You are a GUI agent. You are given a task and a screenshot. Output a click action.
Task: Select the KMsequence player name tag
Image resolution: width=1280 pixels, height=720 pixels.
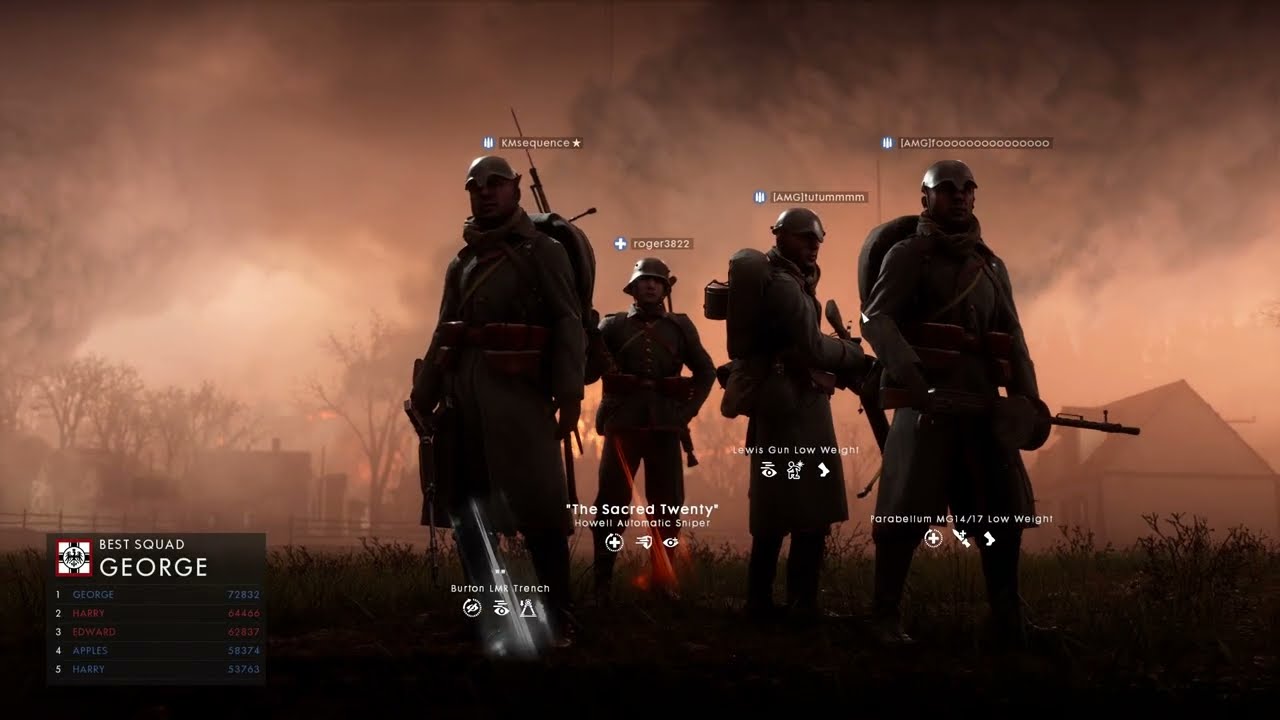pyautogui.click(x=534, y=143)
